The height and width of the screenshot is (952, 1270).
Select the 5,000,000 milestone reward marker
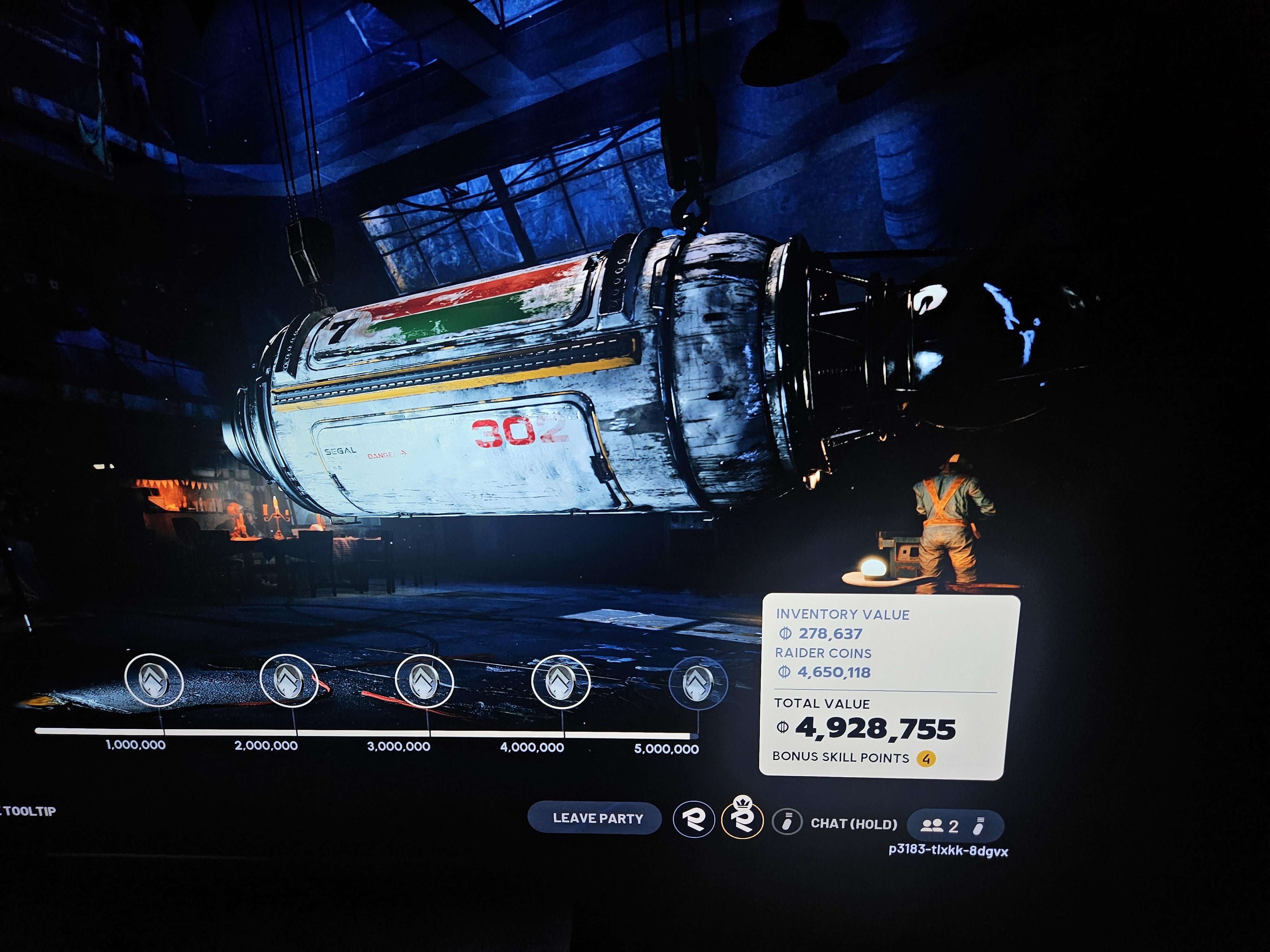point(698,683)
